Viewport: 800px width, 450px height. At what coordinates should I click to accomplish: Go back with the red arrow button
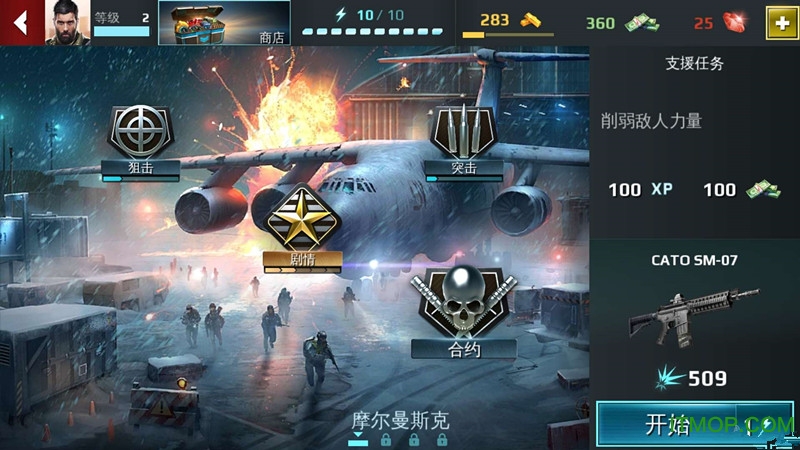[x=20, y=22]
